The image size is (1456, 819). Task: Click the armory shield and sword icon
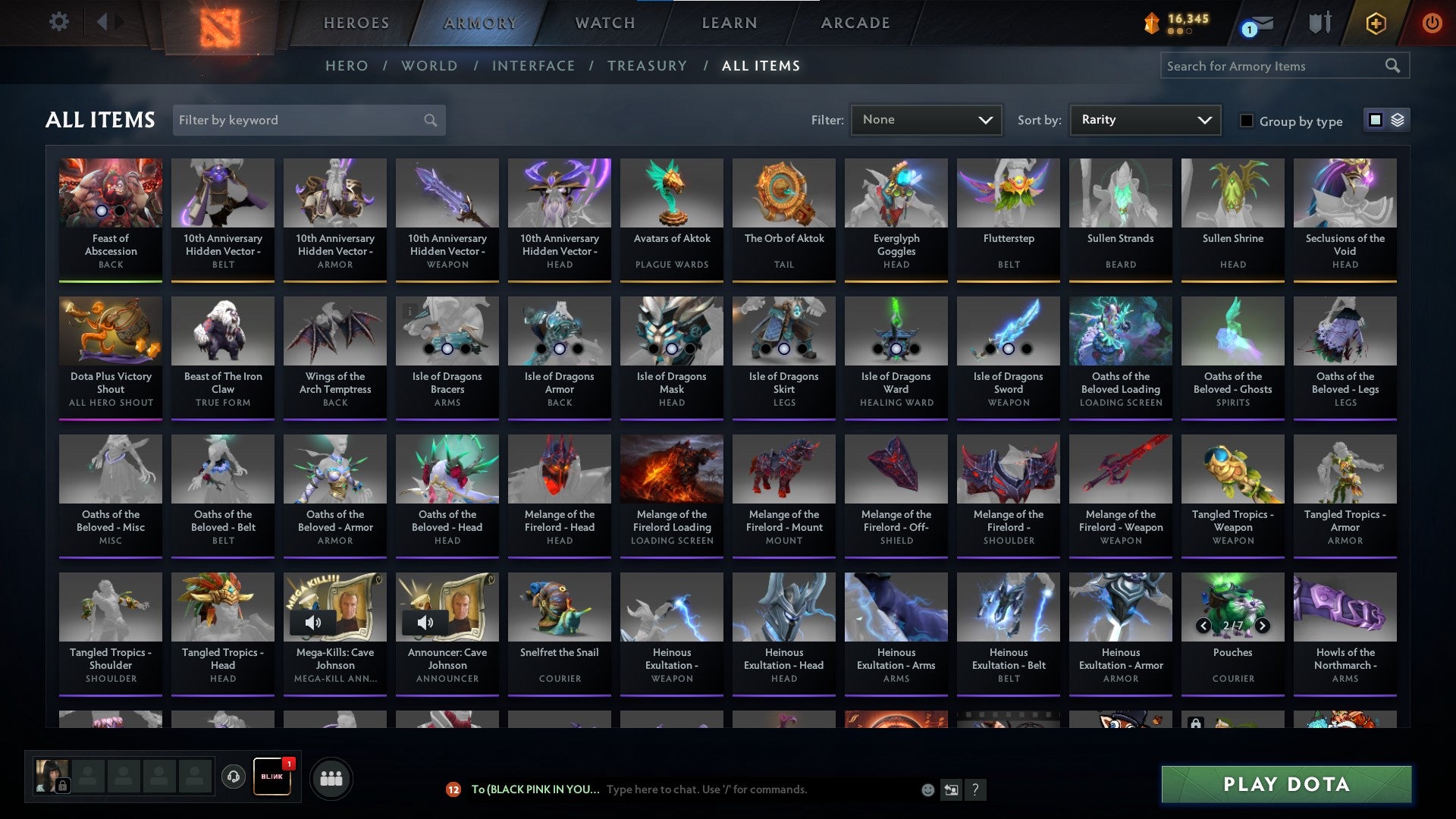pyautogui.click(x=1319, y=23)
